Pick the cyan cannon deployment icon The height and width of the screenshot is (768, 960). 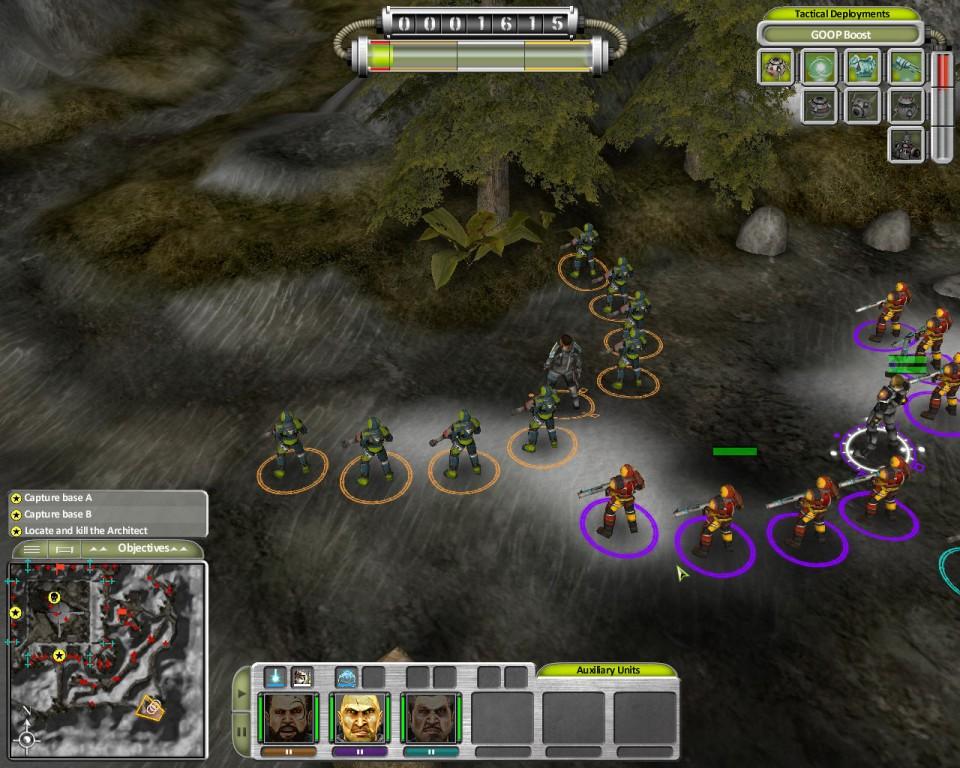point(906,67)
